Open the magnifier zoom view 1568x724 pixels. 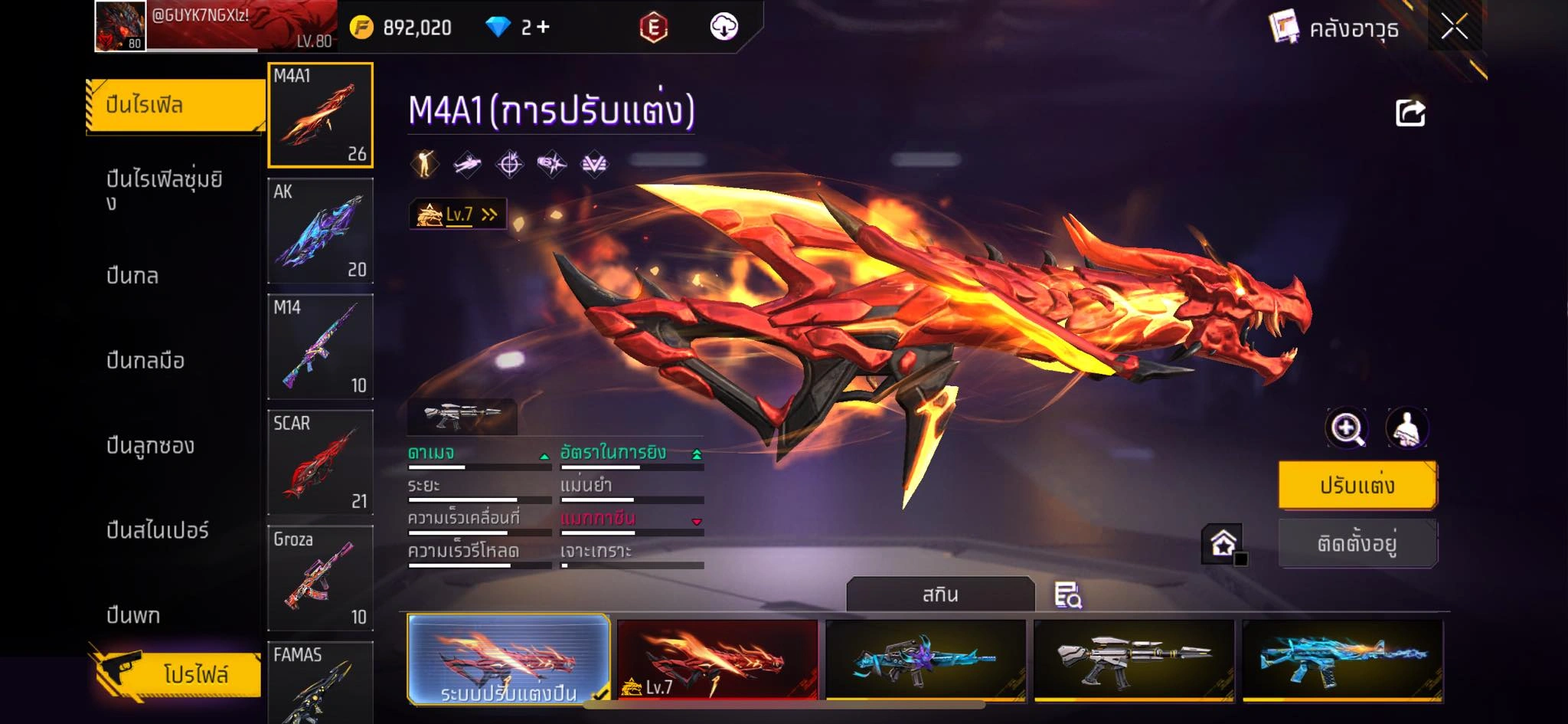pos(1347,428)
